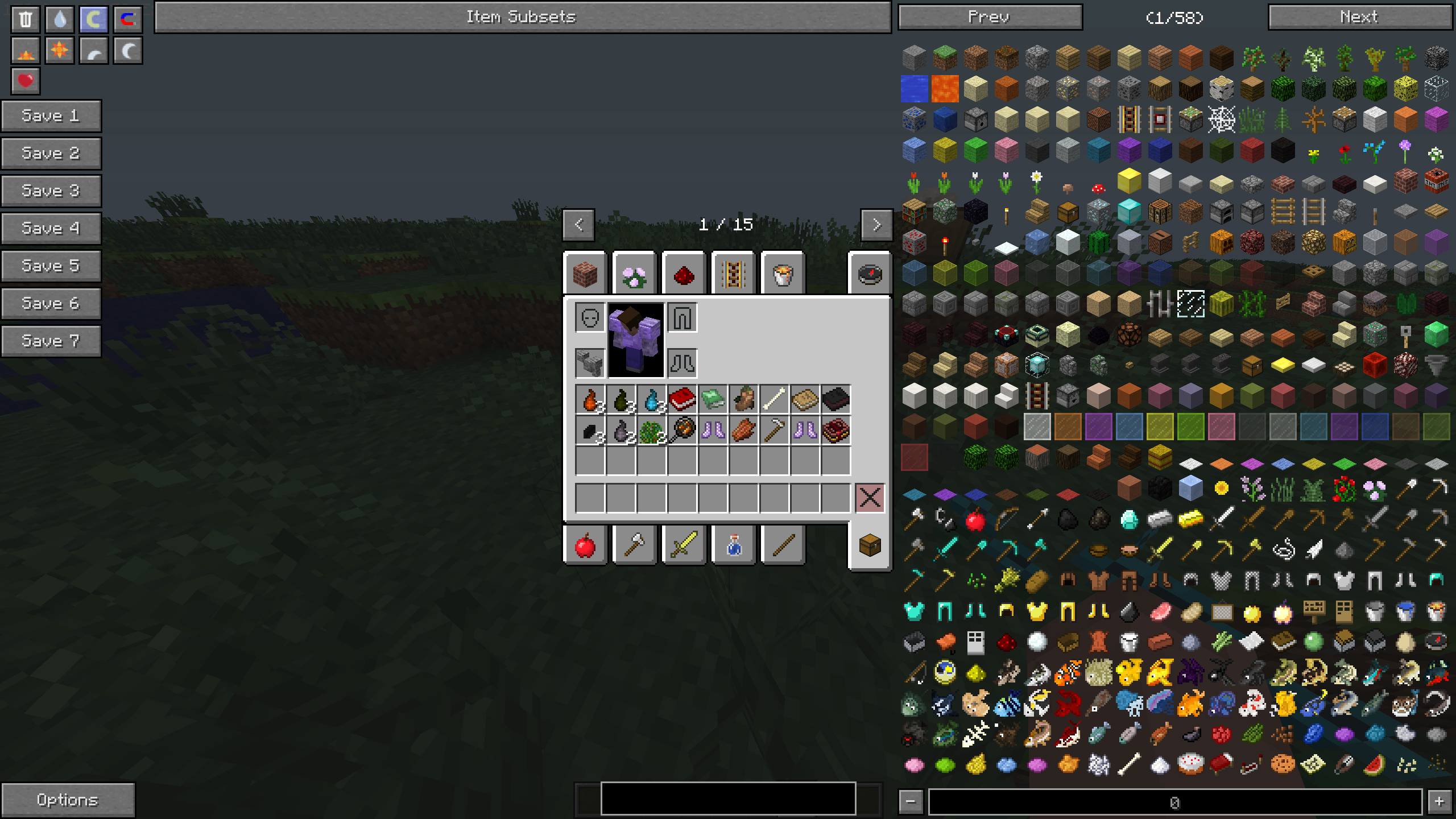Open the brick blocks item subset tab
Screen dimensions: 1456x819
(x=586, y=273)
